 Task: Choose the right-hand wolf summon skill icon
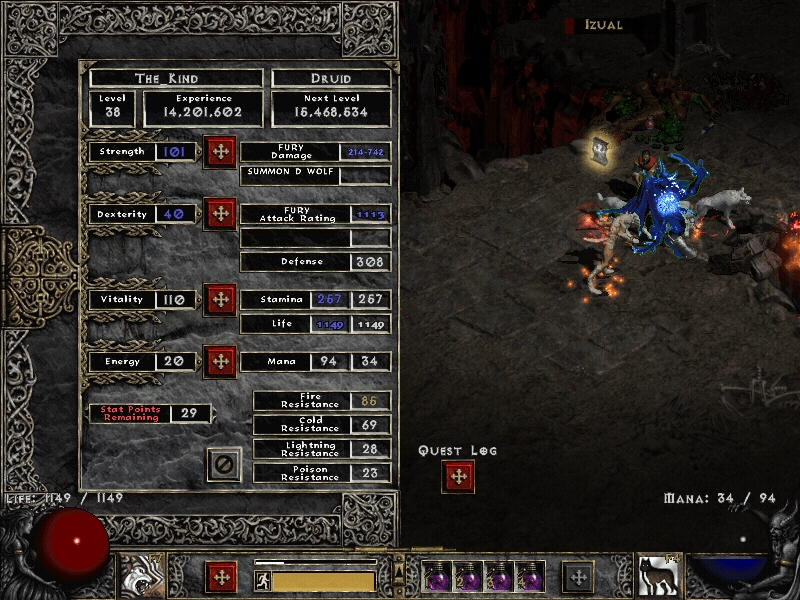(x=659, y=577)
